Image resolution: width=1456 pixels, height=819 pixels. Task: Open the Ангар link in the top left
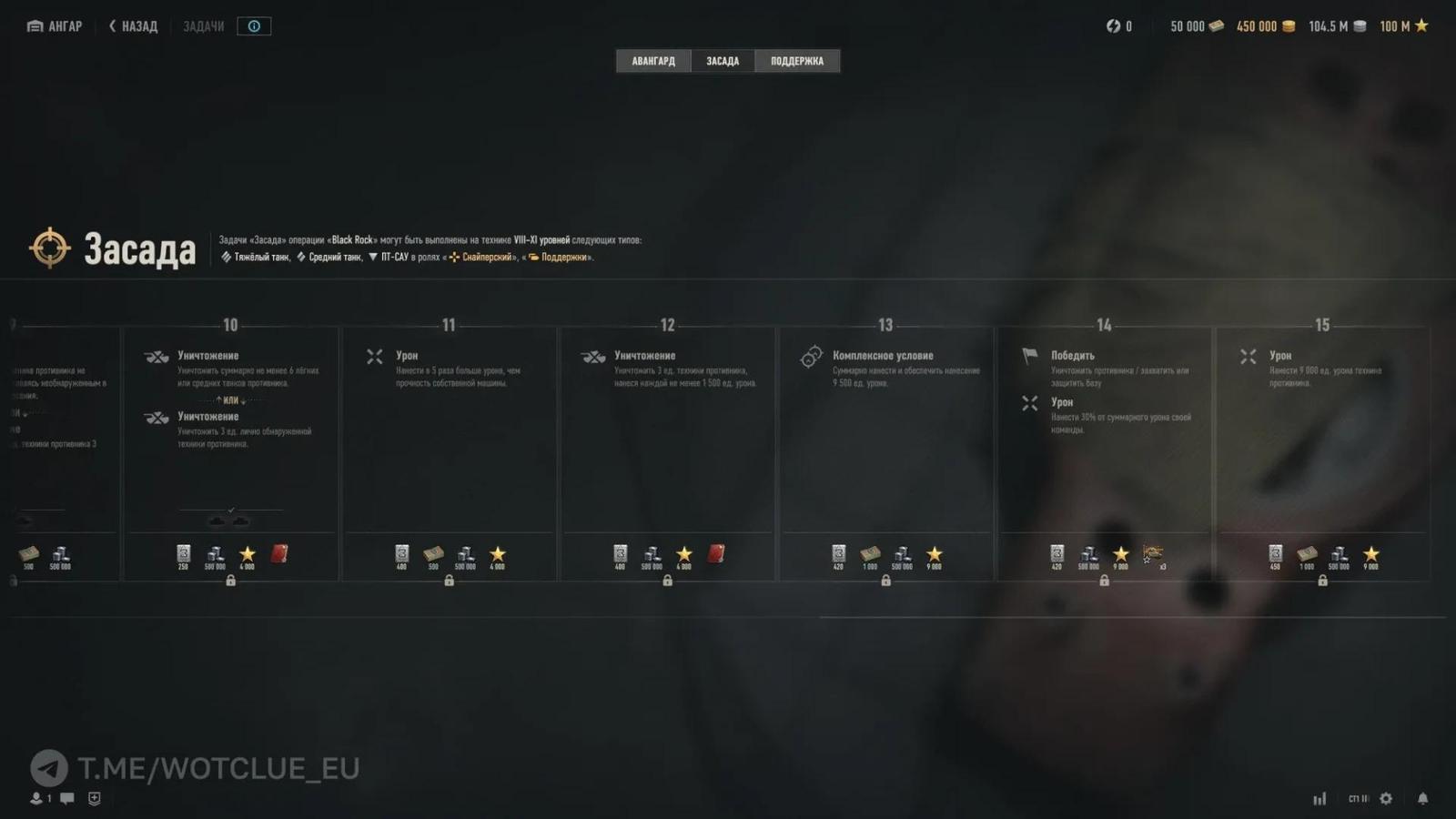pos(53,25)
